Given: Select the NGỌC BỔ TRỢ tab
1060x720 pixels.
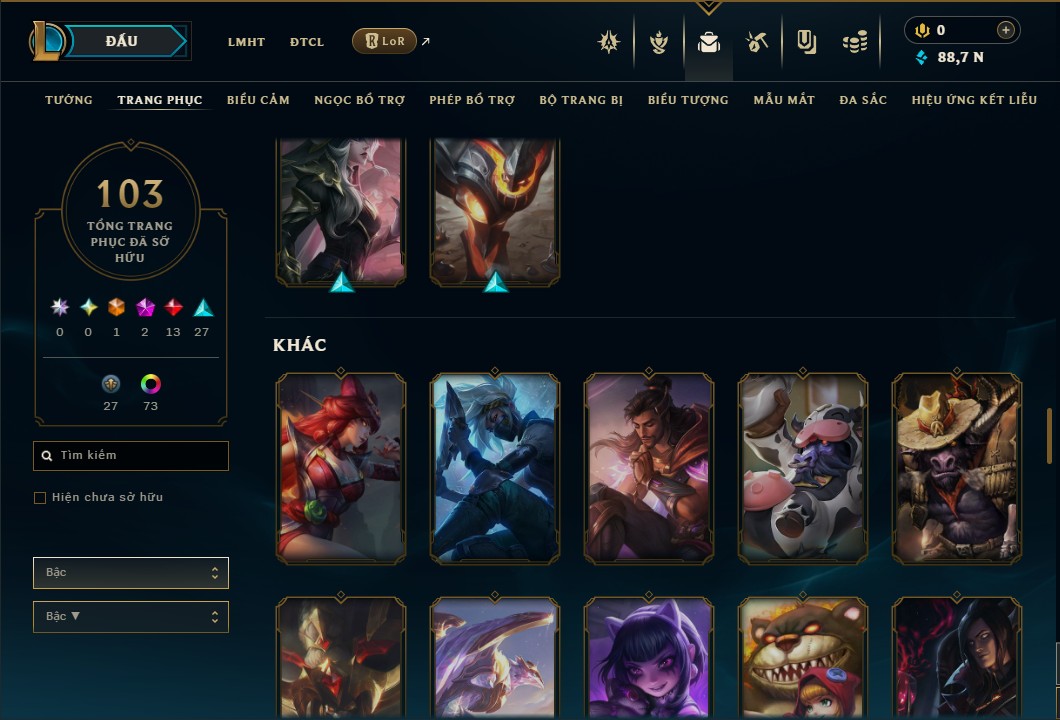Looking at the screenshot, I should (x=359, y=100).
